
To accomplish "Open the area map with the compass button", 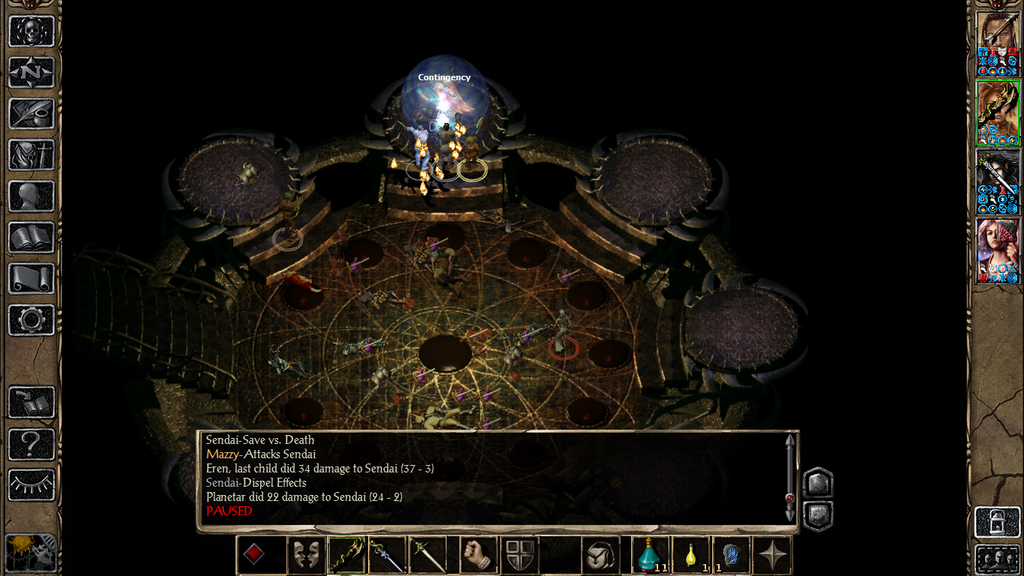I will point(31,72).
